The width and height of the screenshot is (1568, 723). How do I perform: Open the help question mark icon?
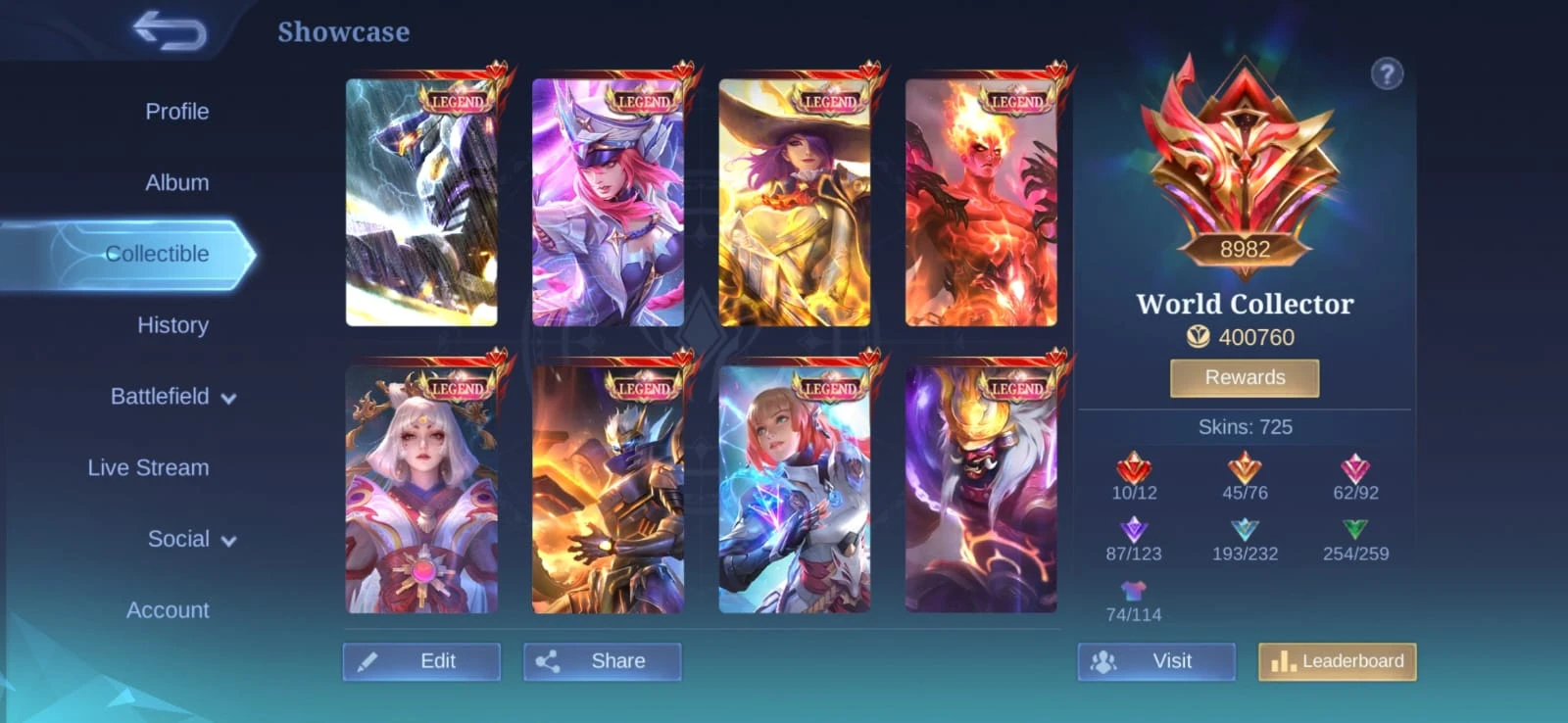(x=1386, y=74)
